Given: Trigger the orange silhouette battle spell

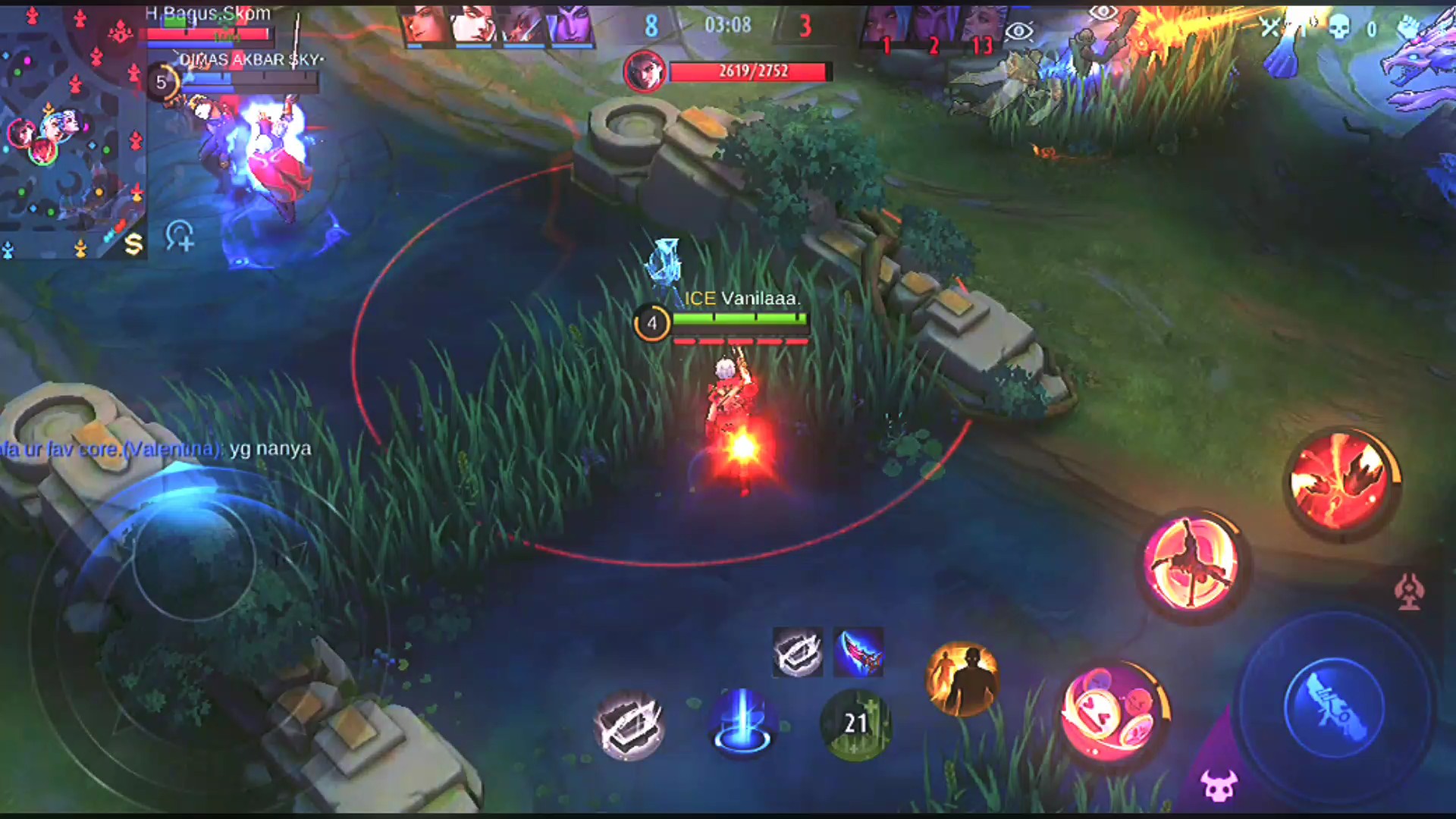Looking at the screenshot, I should (x=962, y=679).
